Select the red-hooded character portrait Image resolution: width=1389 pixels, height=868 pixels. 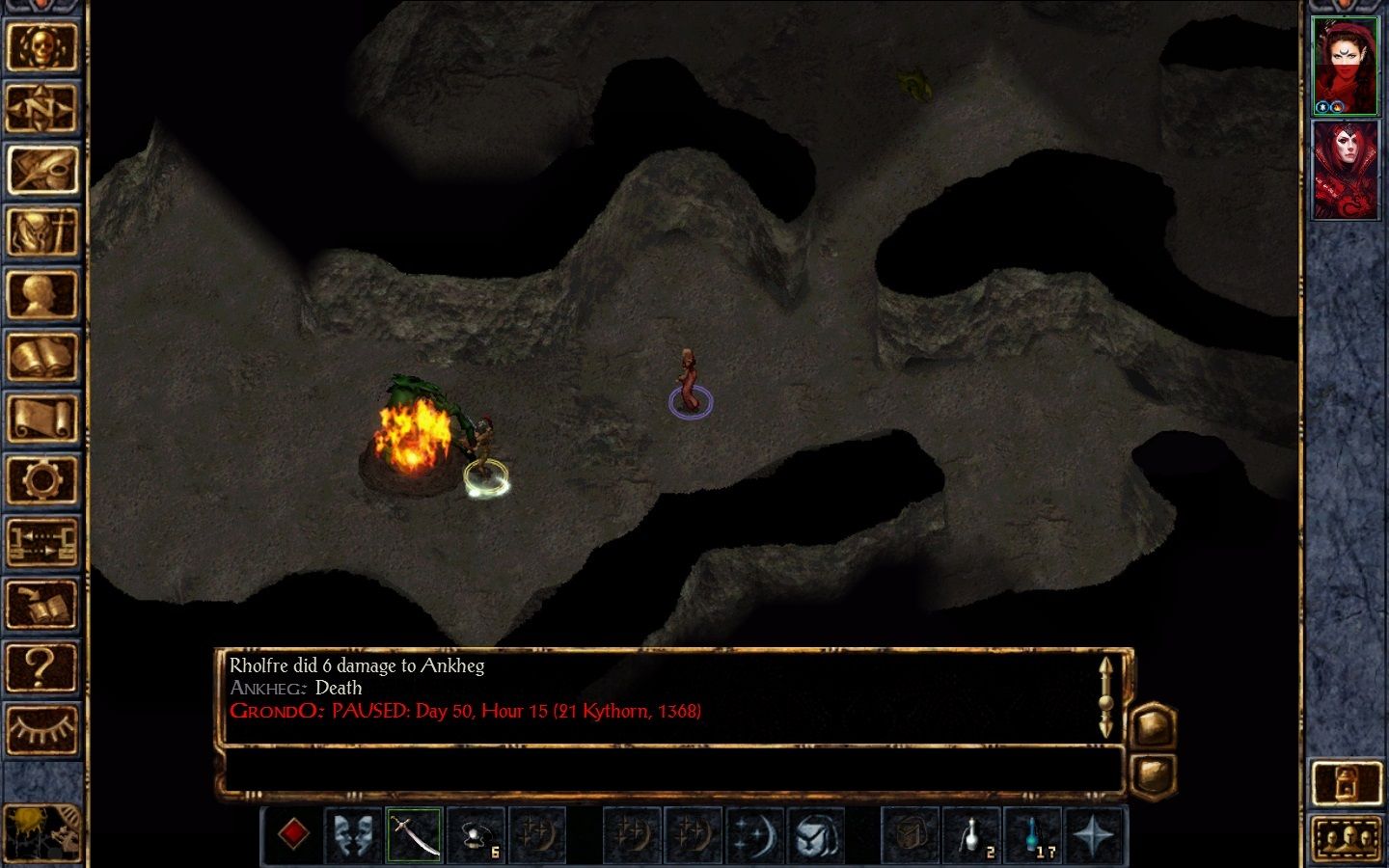[1345, 66]
